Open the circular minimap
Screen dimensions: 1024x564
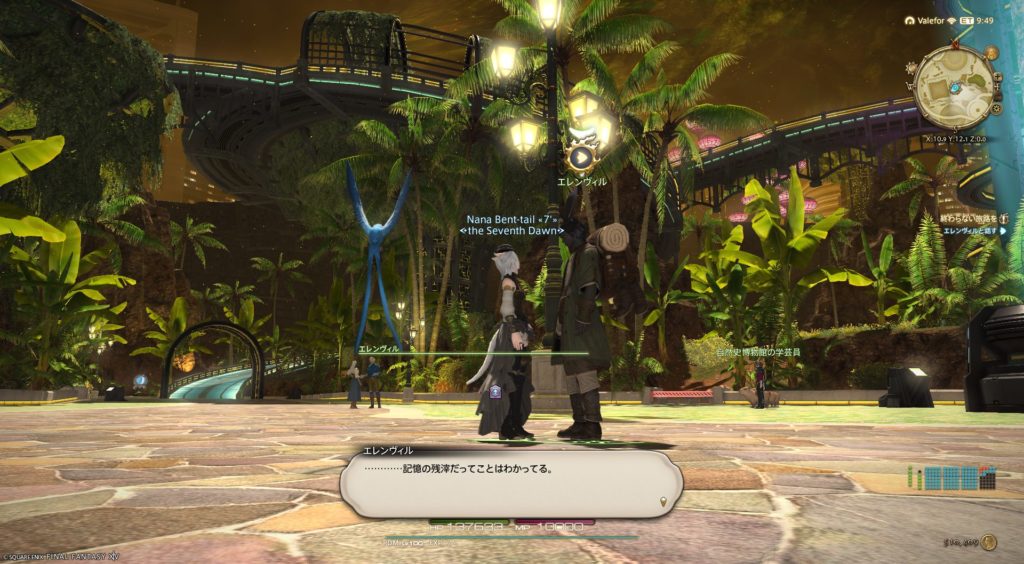(x=954, y=86)
